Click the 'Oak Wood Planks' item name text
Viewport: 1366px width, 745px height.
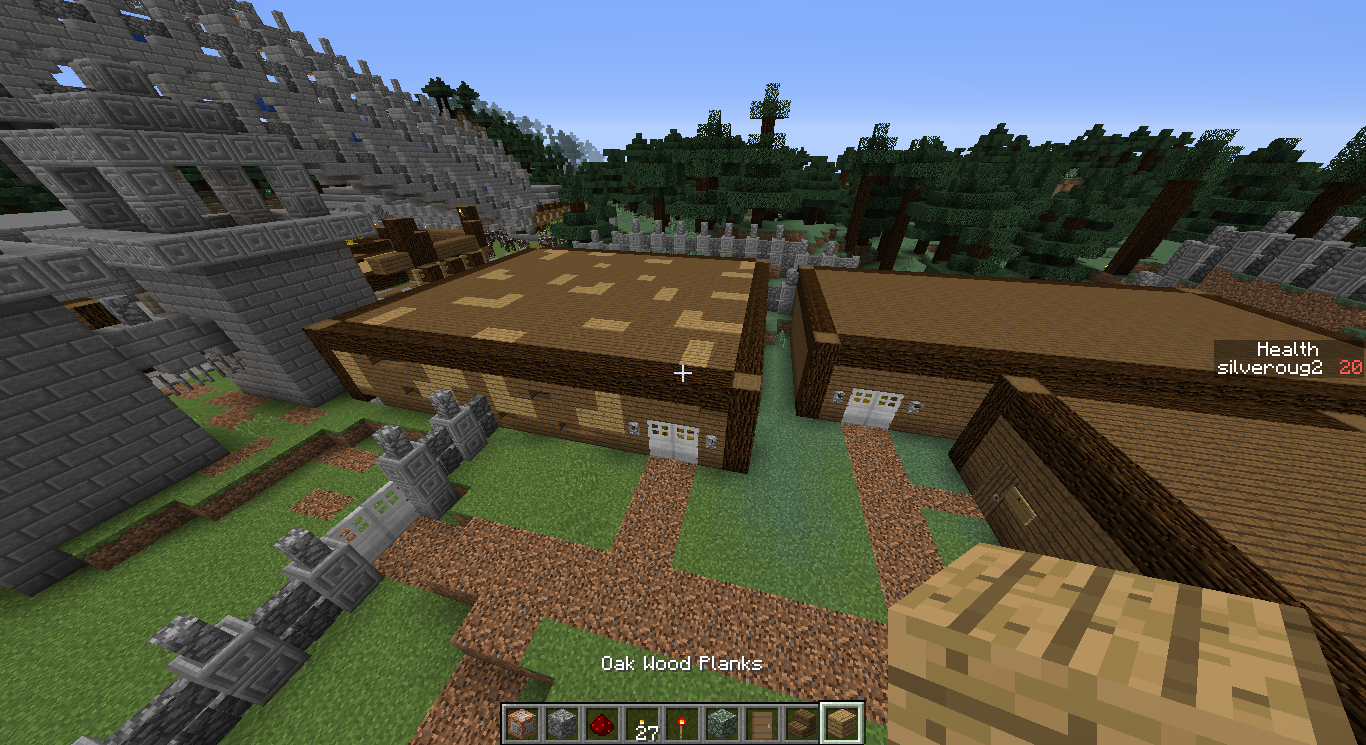[681, 663]
